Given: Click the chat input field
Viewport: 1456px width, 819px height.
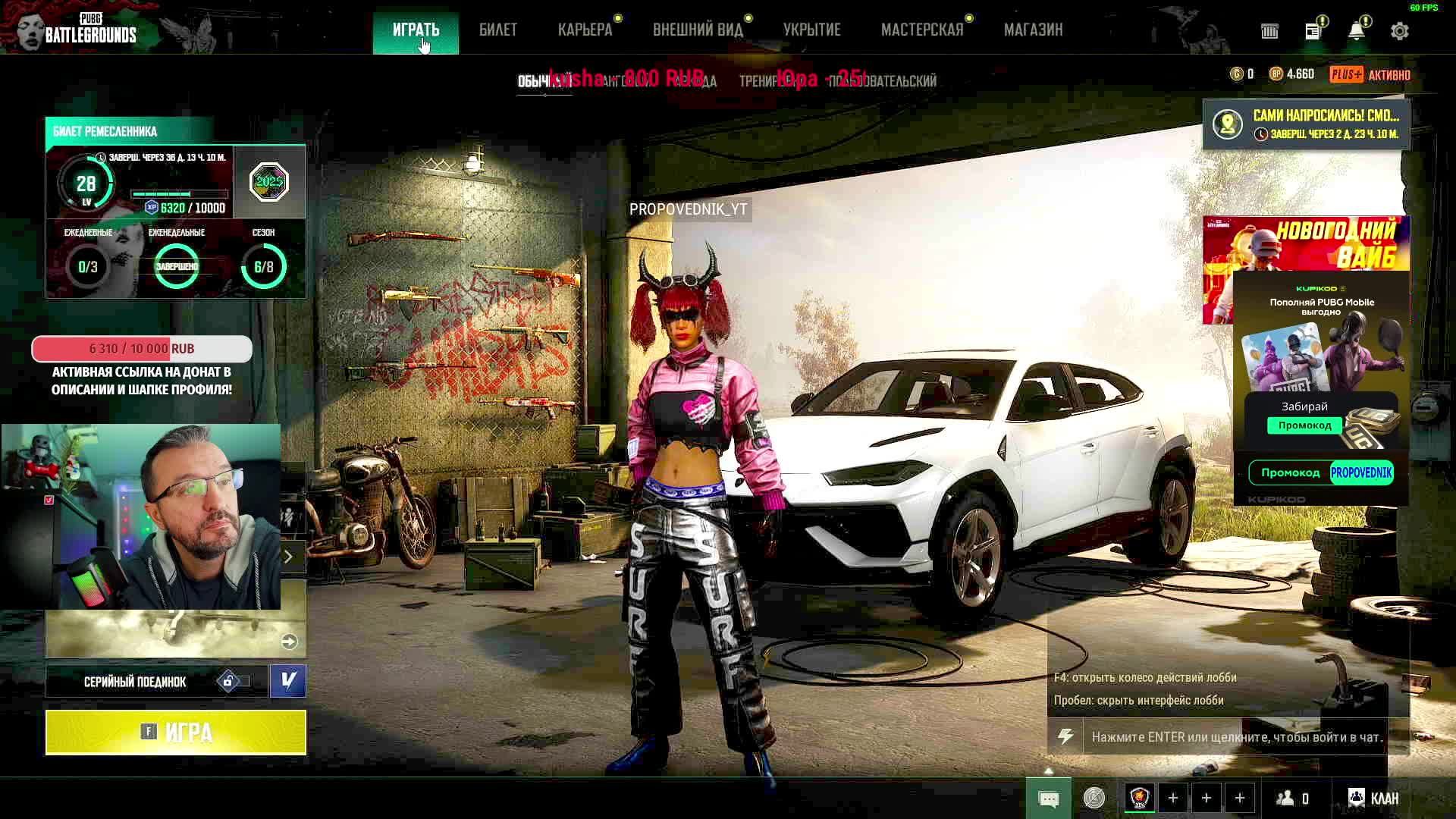Looking at the screenshot, I should coord(1236,737).
